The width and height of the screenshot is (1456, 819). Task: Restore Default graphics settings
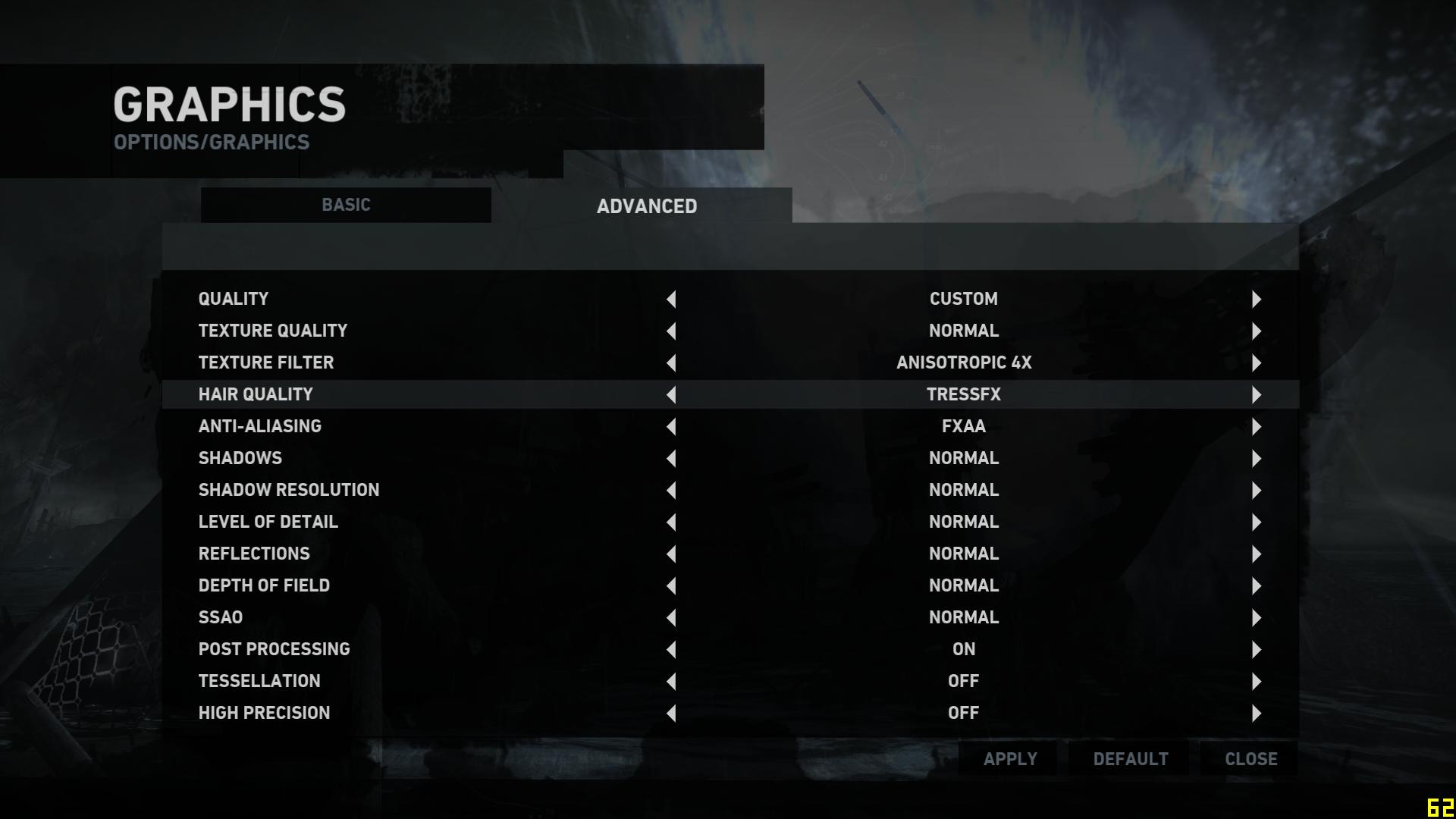click(1131, 759)
